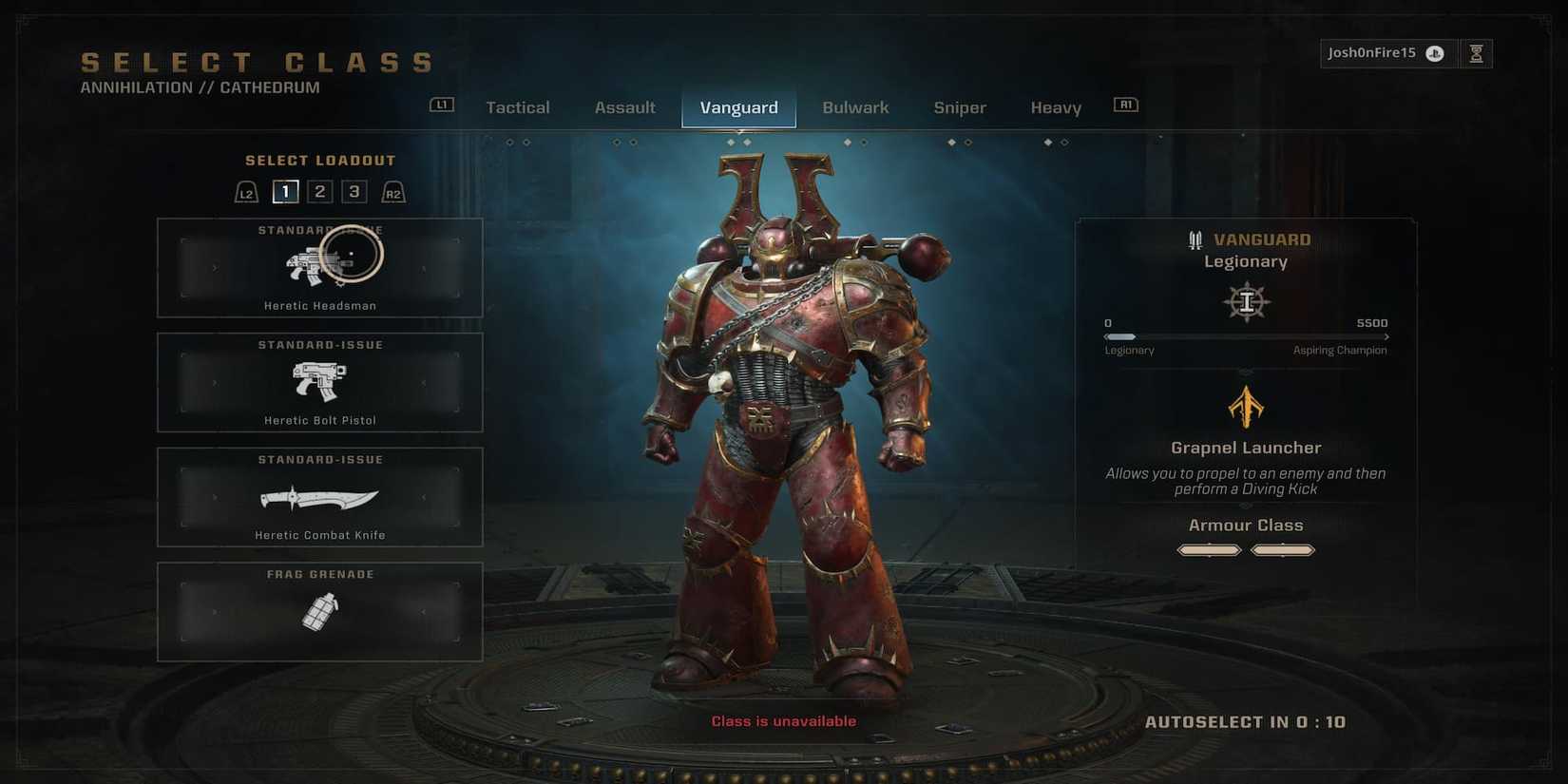
Task: Click the Class is unavailable message
Action: click(784, 721)
